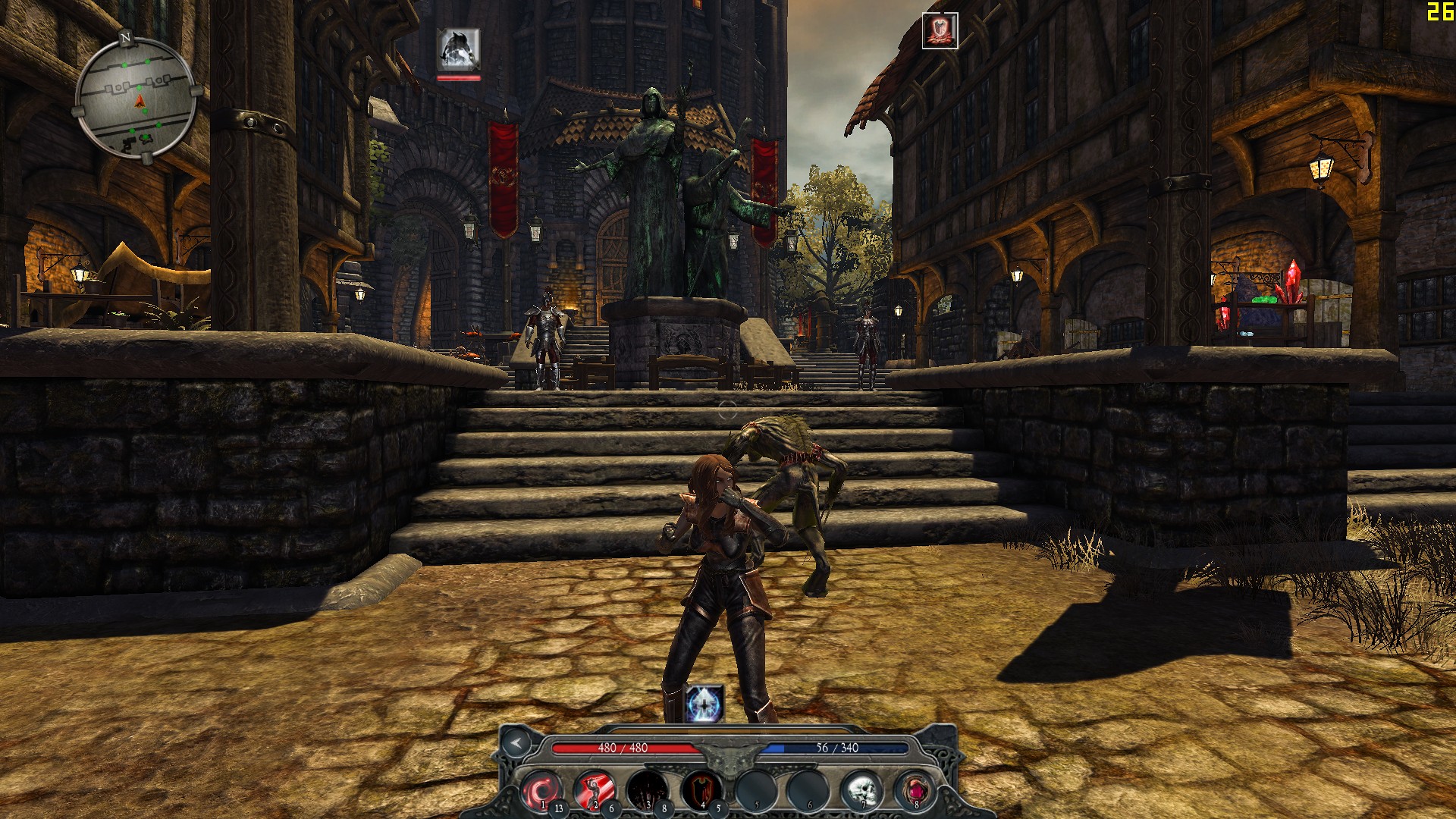Click the glowing blue icon above the hotbar
The height and width of the screenshot is (819, 1456).
click(704, 704)
